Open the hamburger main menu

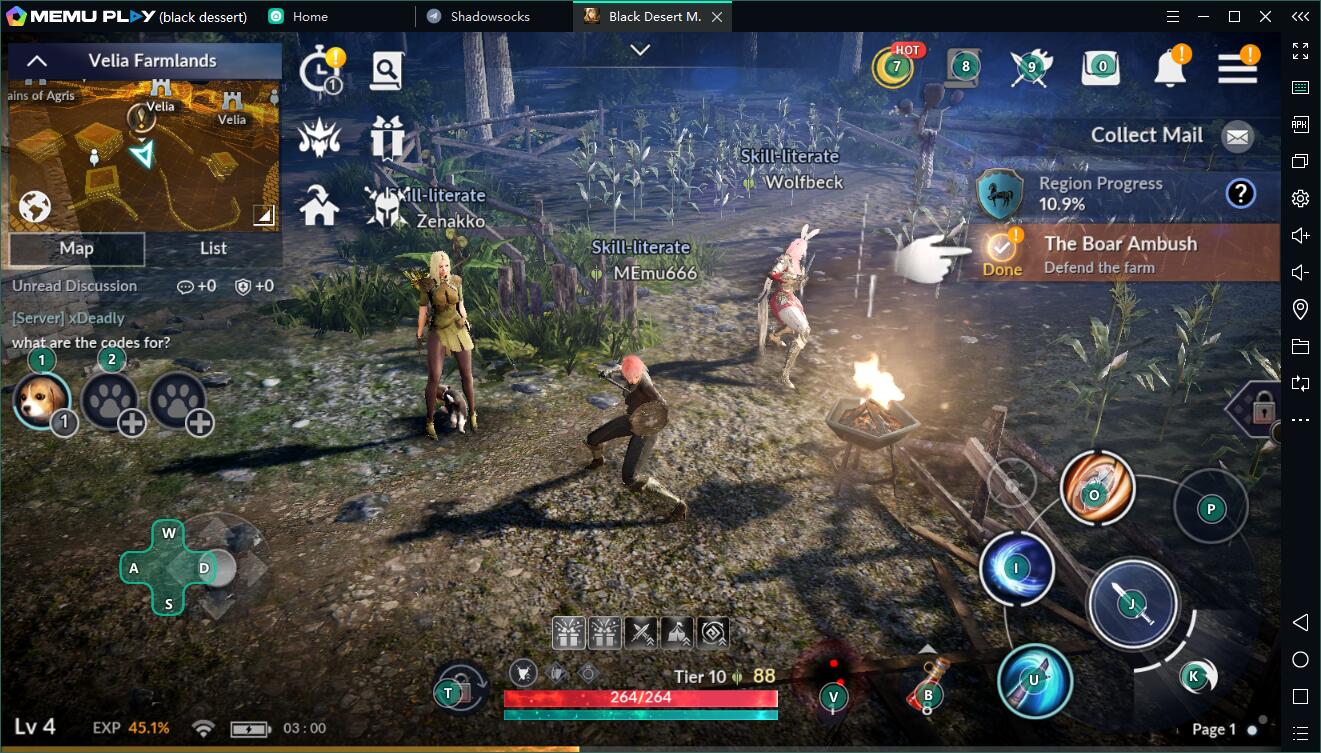click(x=1237, y=68)
